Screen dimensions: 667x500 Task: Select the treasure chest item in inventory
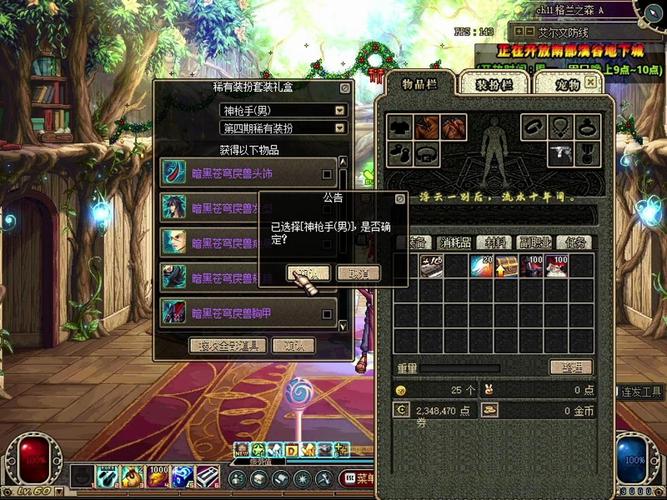(506, 266)
